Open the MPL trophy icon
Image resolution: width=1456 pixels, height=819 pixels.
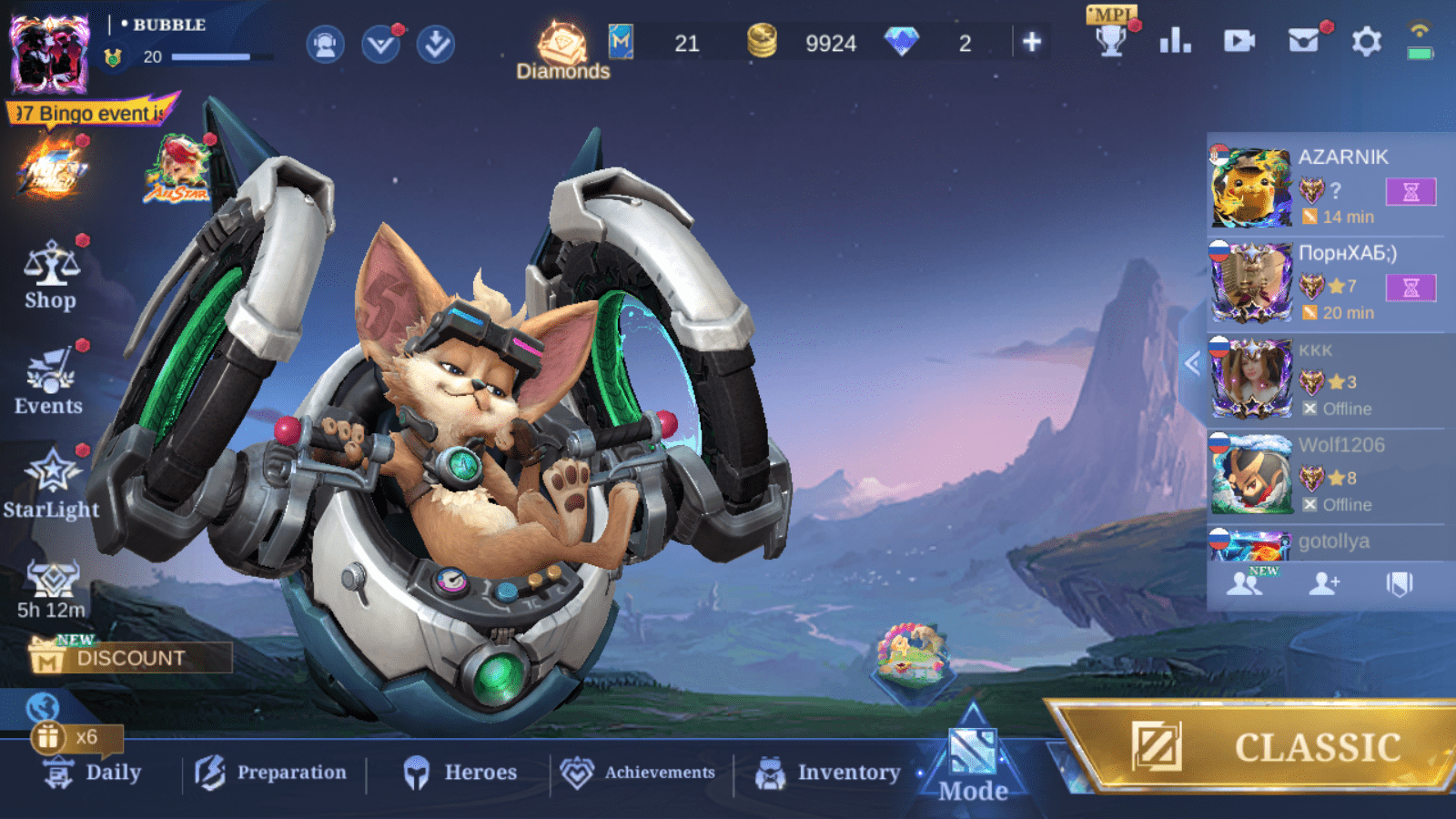1111,36
